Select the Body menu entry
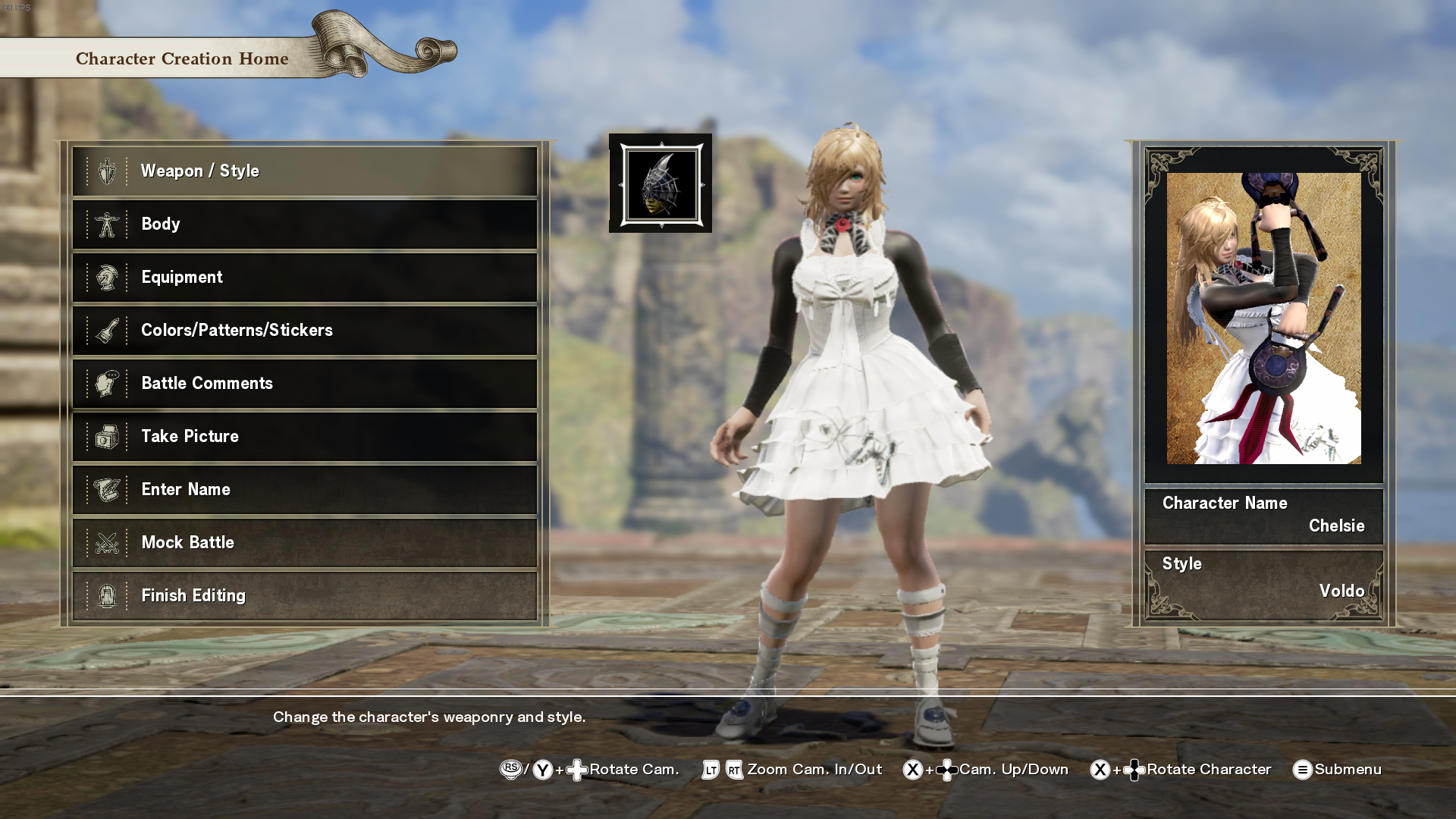The image size is (1456, 819). click(304, 224)
